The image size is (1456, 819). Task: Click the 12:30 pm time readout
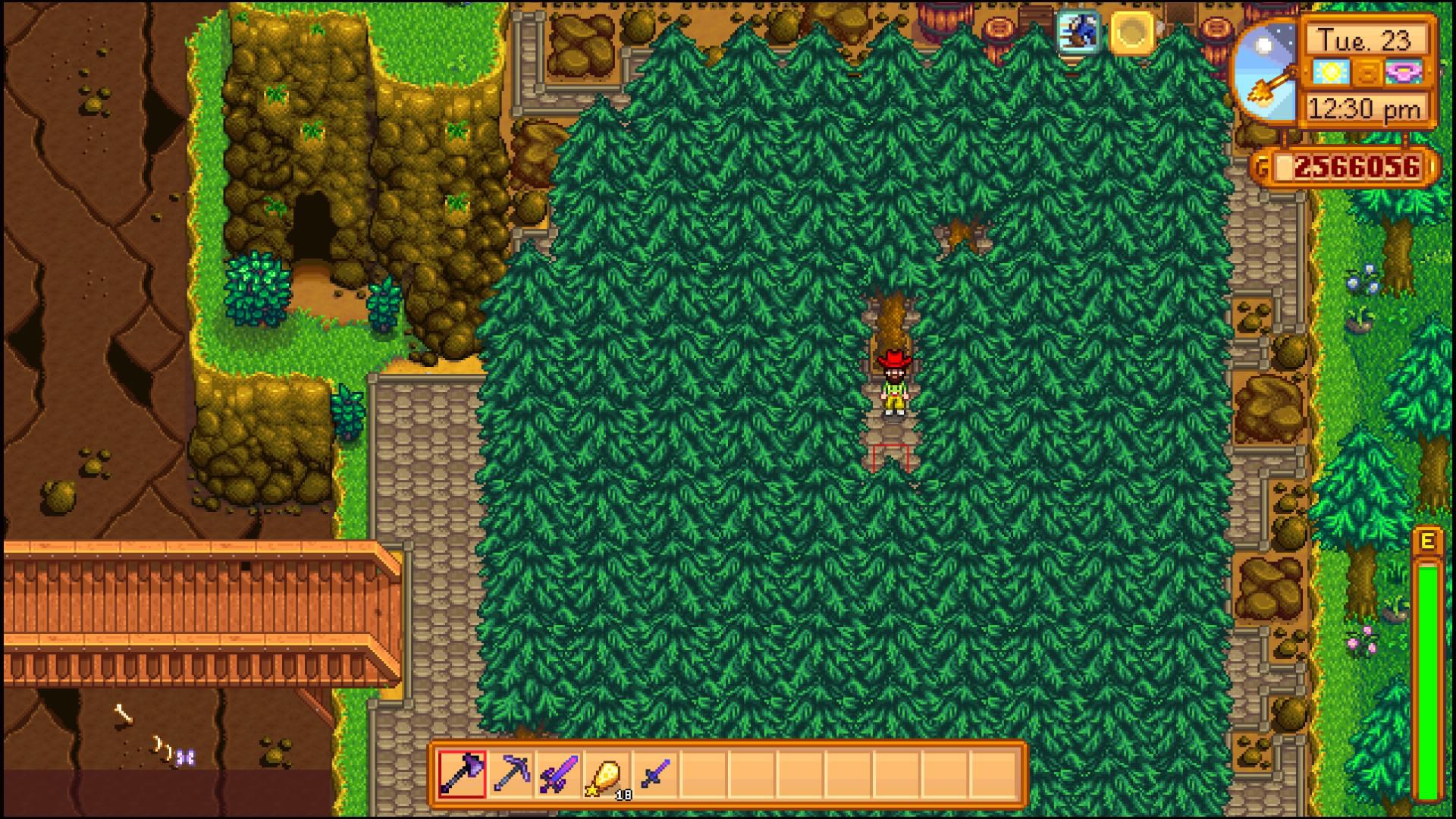click(1365, 108)
